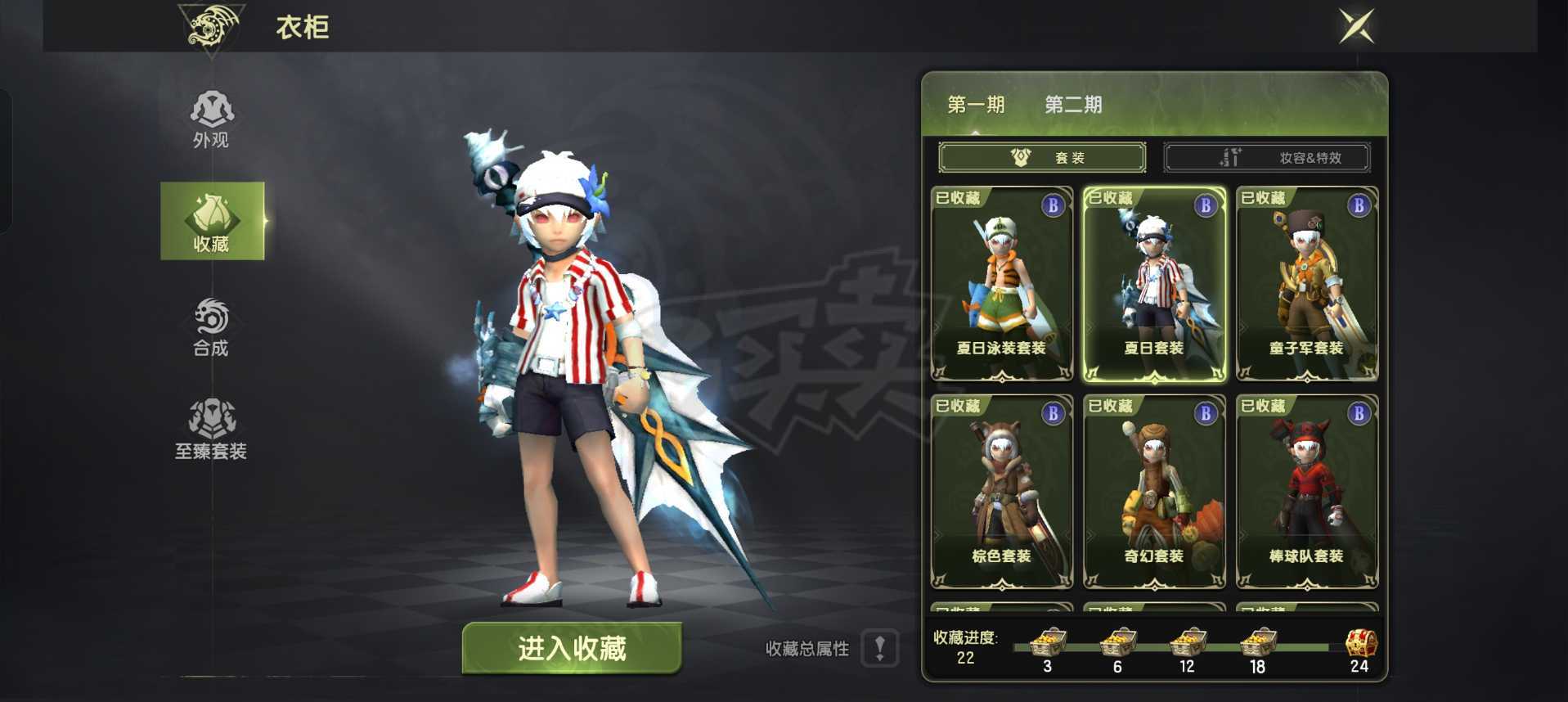This screenshot has width=1568, height=702.
Task: View the 奇幻套装 card
Action: tap(1153, 491)
